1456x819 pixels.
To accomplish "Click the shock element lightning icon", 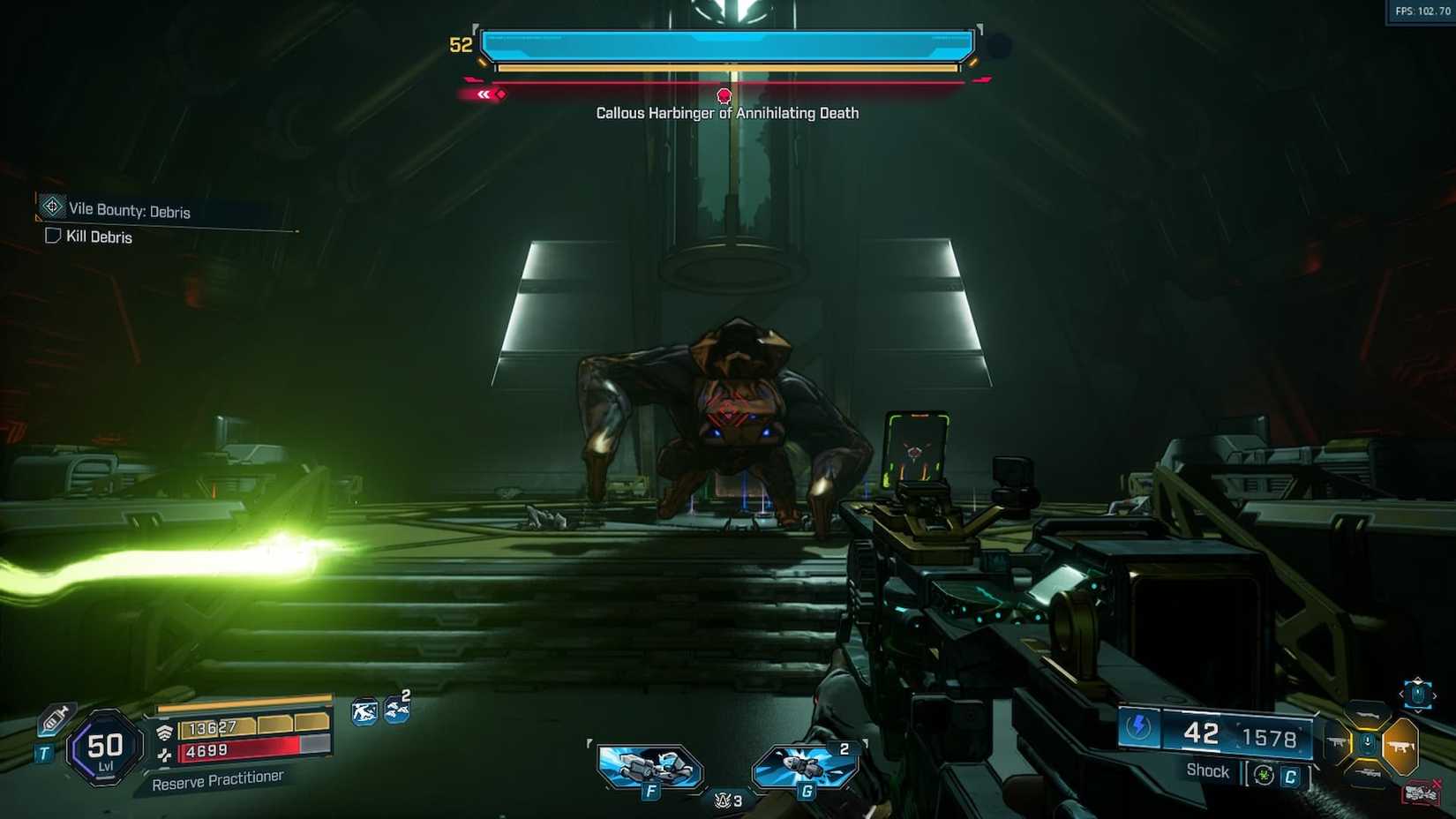I will tap(1139, 725).
